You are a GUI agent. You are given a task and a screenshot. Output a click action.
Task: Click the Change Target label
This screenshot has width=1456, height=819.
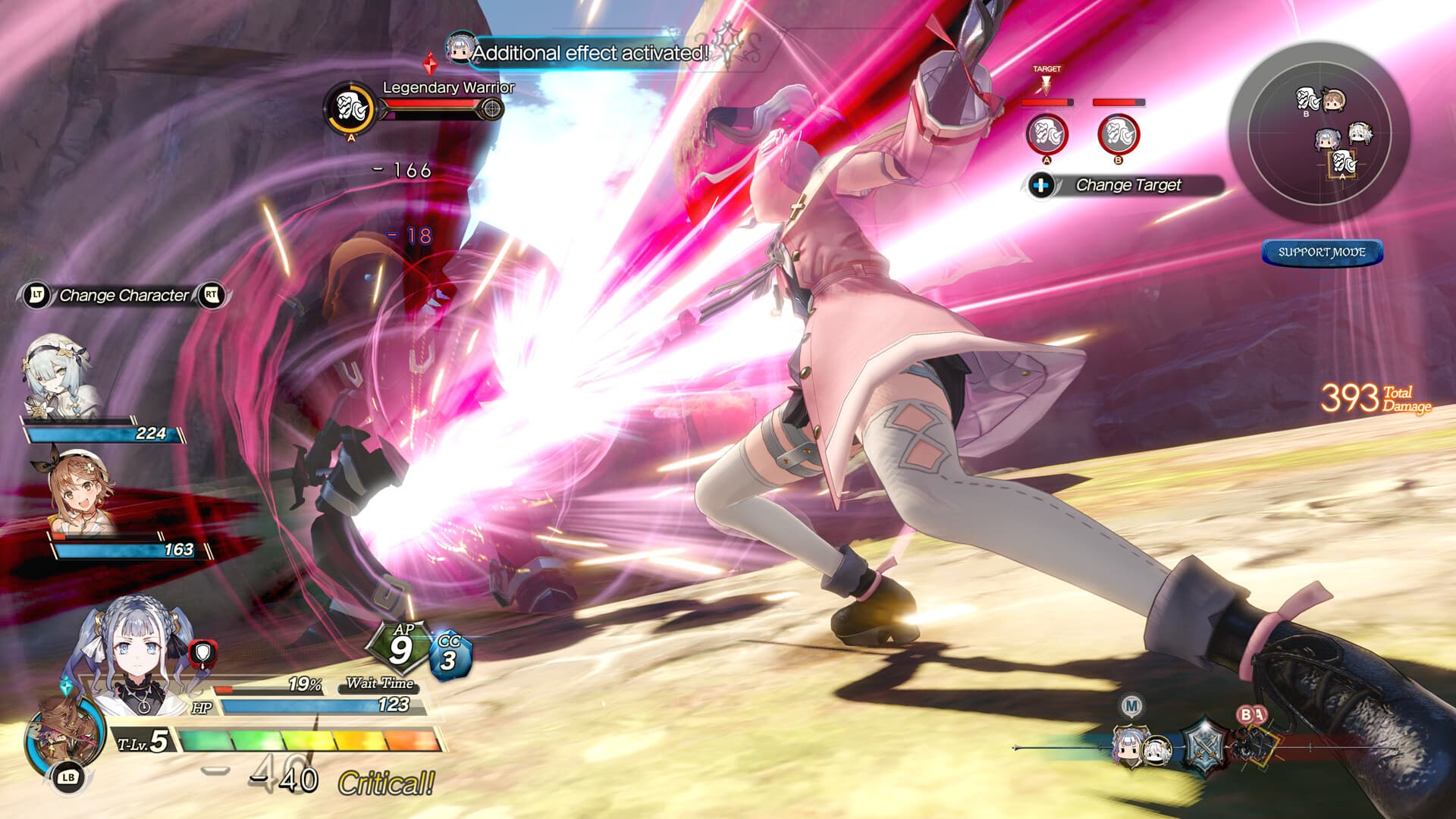pyautogui.click(x=1129, y=184)
